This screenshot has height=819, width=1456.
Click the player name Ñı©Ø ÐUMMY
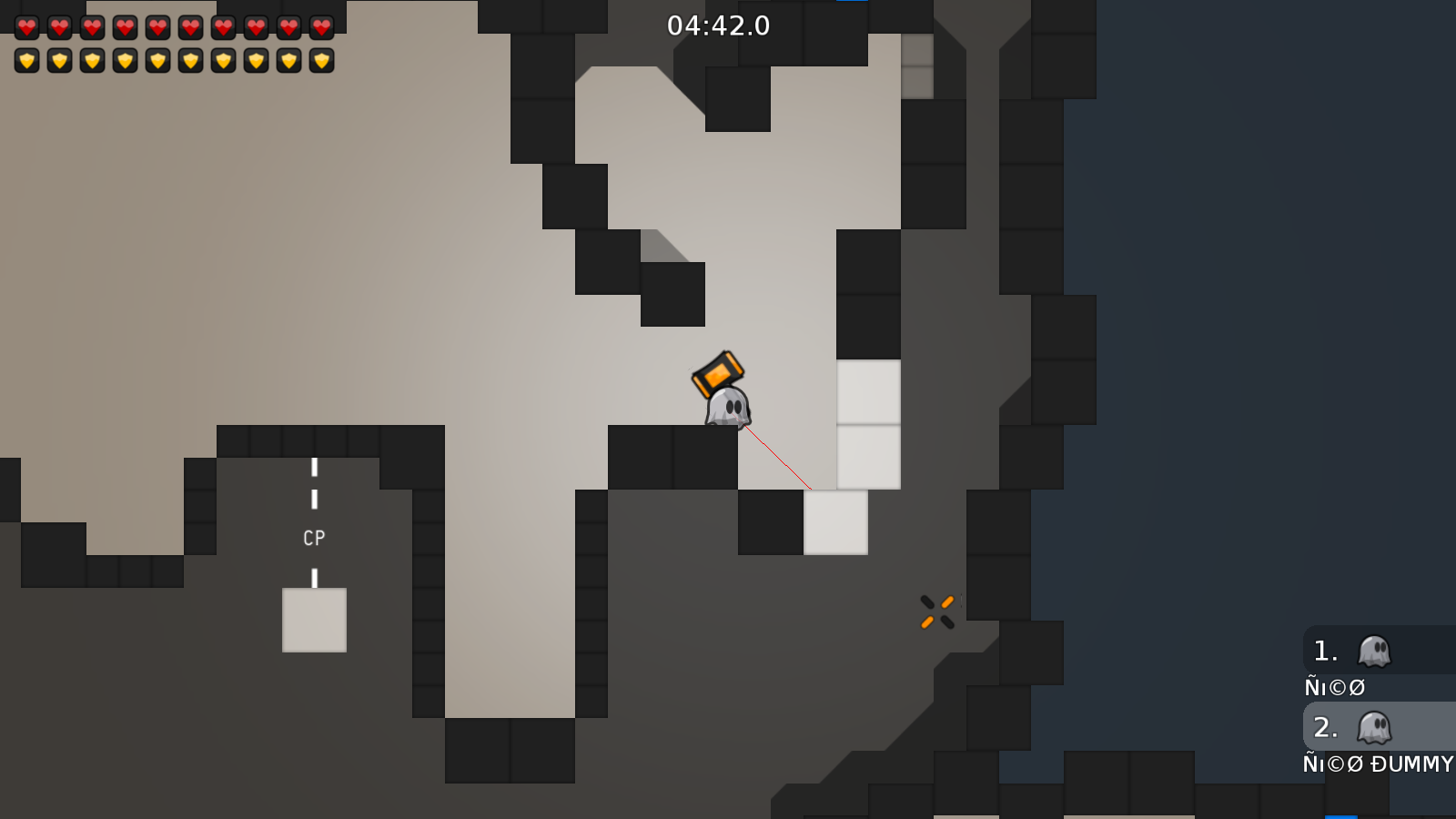1376,764
